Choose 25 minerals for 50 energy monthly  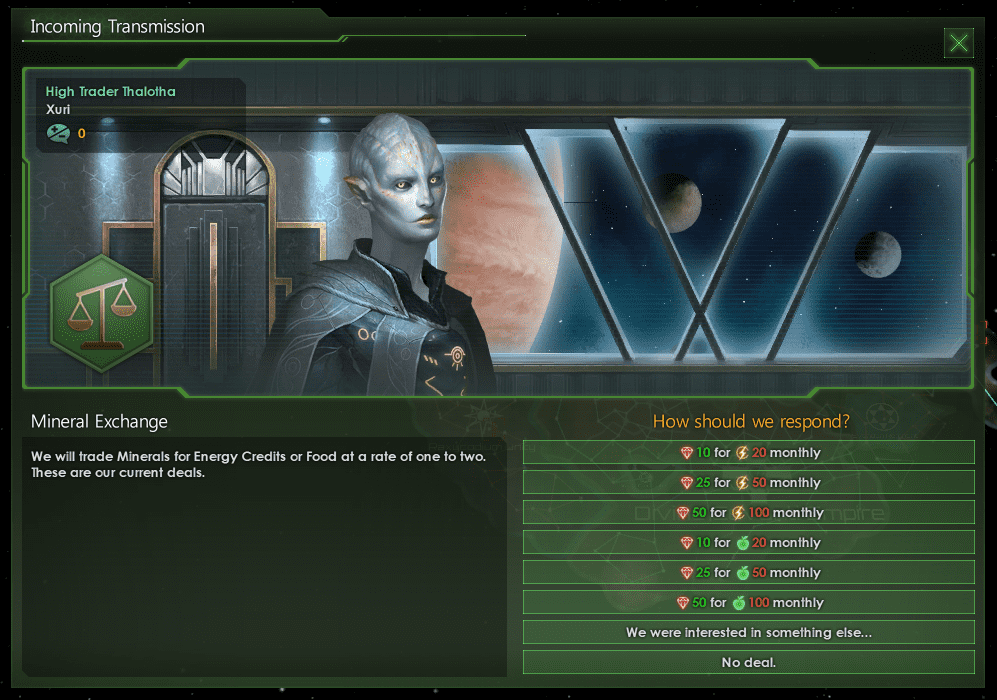tap(748, 483)
